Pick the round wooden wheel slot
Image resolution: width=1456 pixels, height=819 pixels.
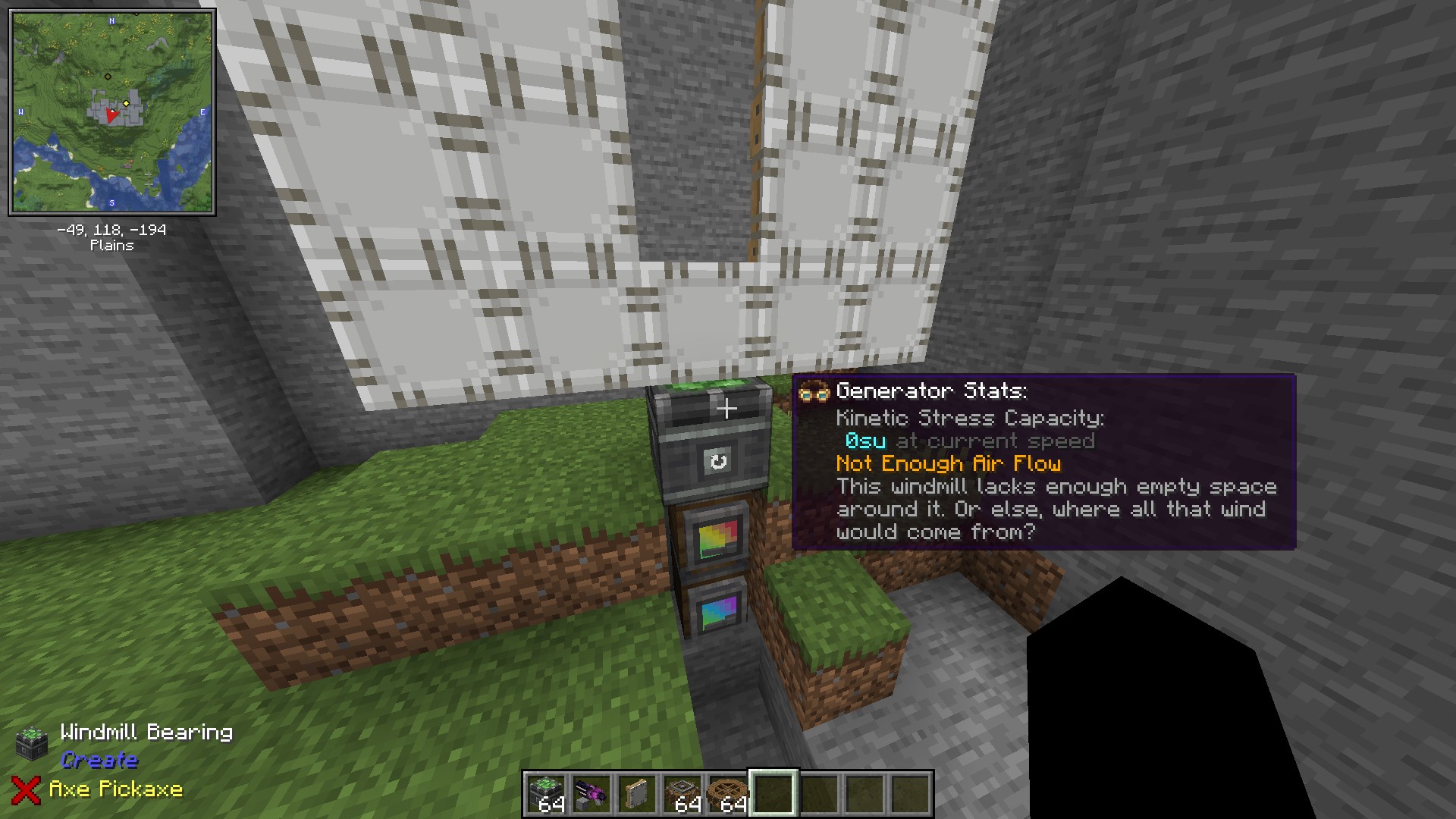tap(728, 794)
